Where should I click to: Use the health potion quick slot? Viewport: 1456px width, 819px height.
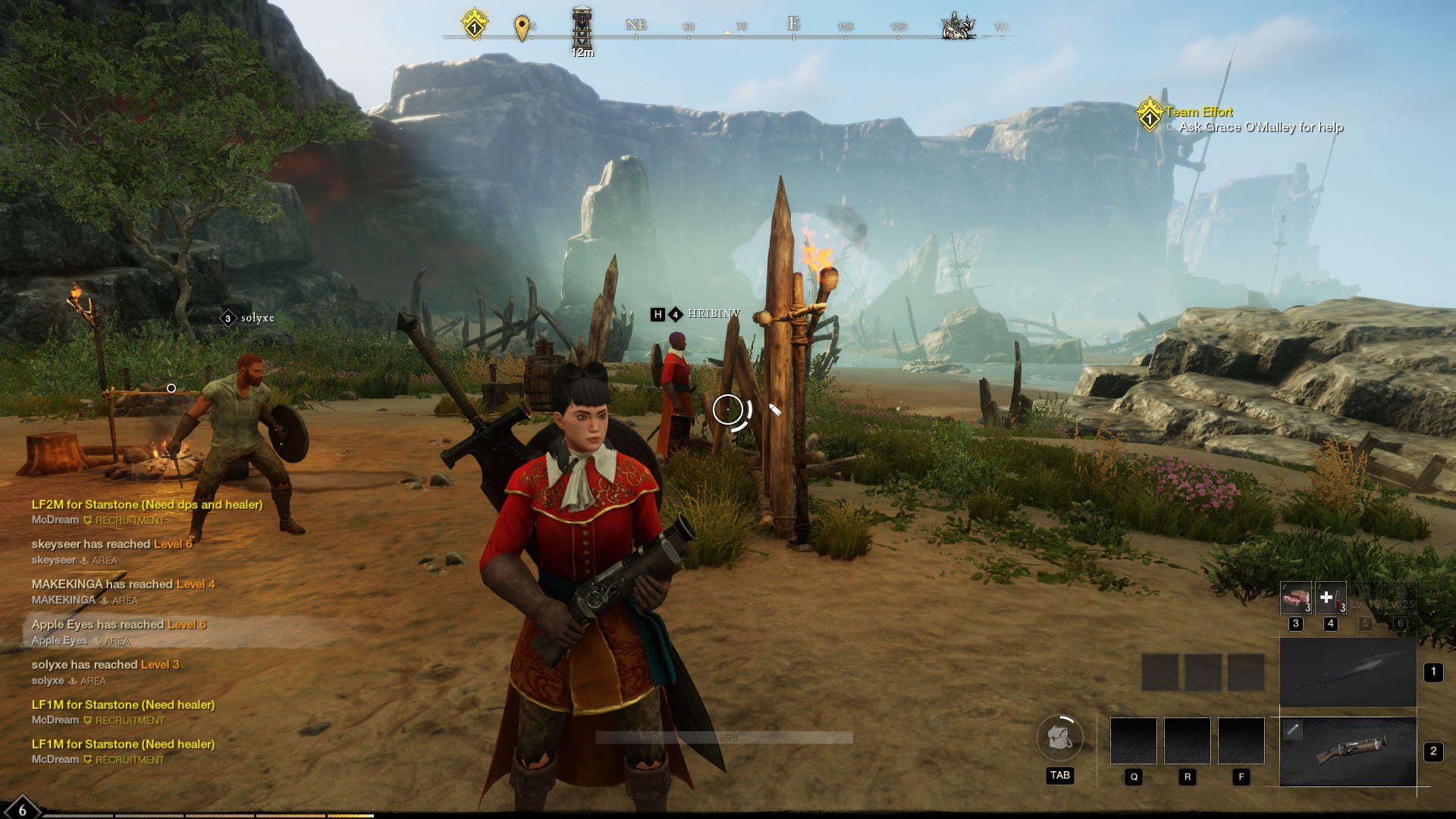(1330, 598)
